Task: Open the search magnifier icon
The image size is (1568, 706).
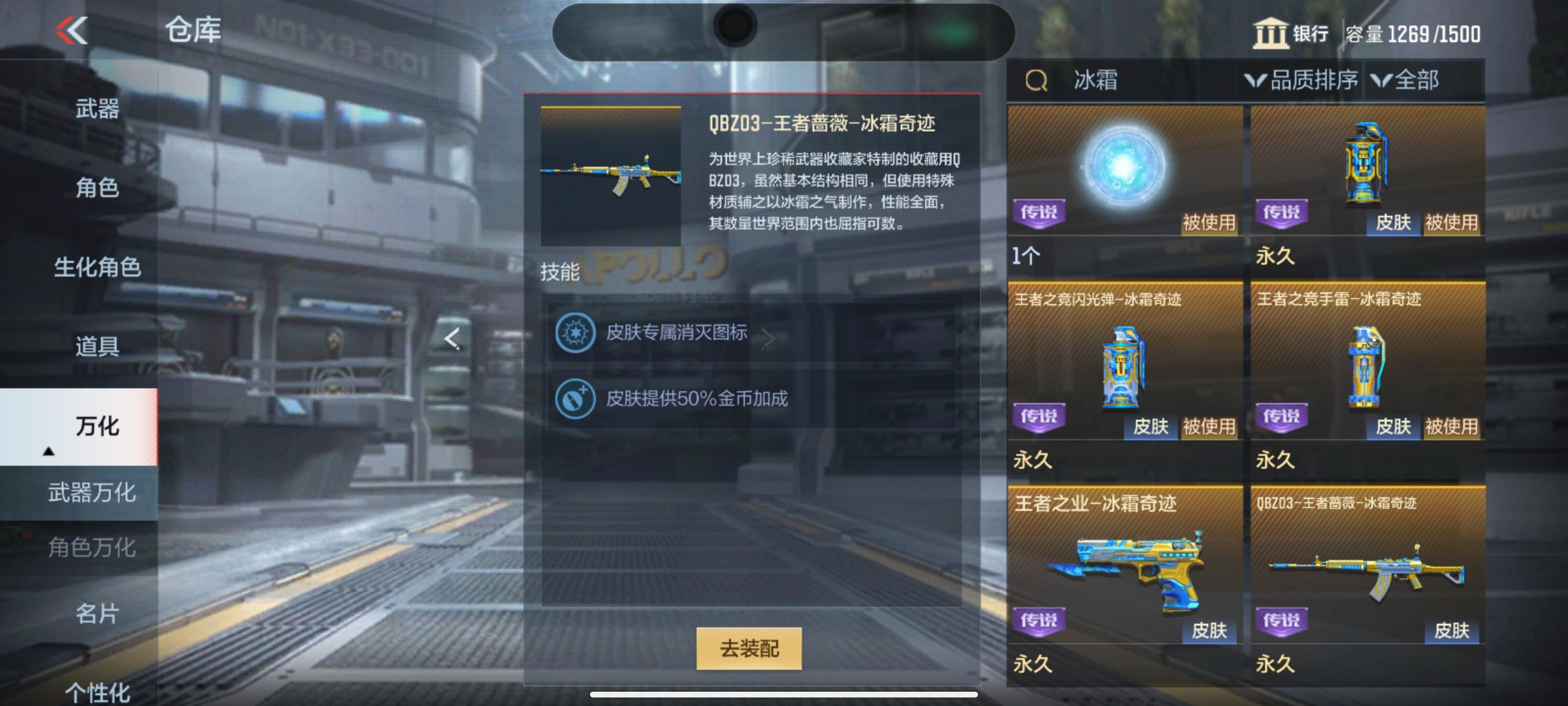Action: point(1037,80)
